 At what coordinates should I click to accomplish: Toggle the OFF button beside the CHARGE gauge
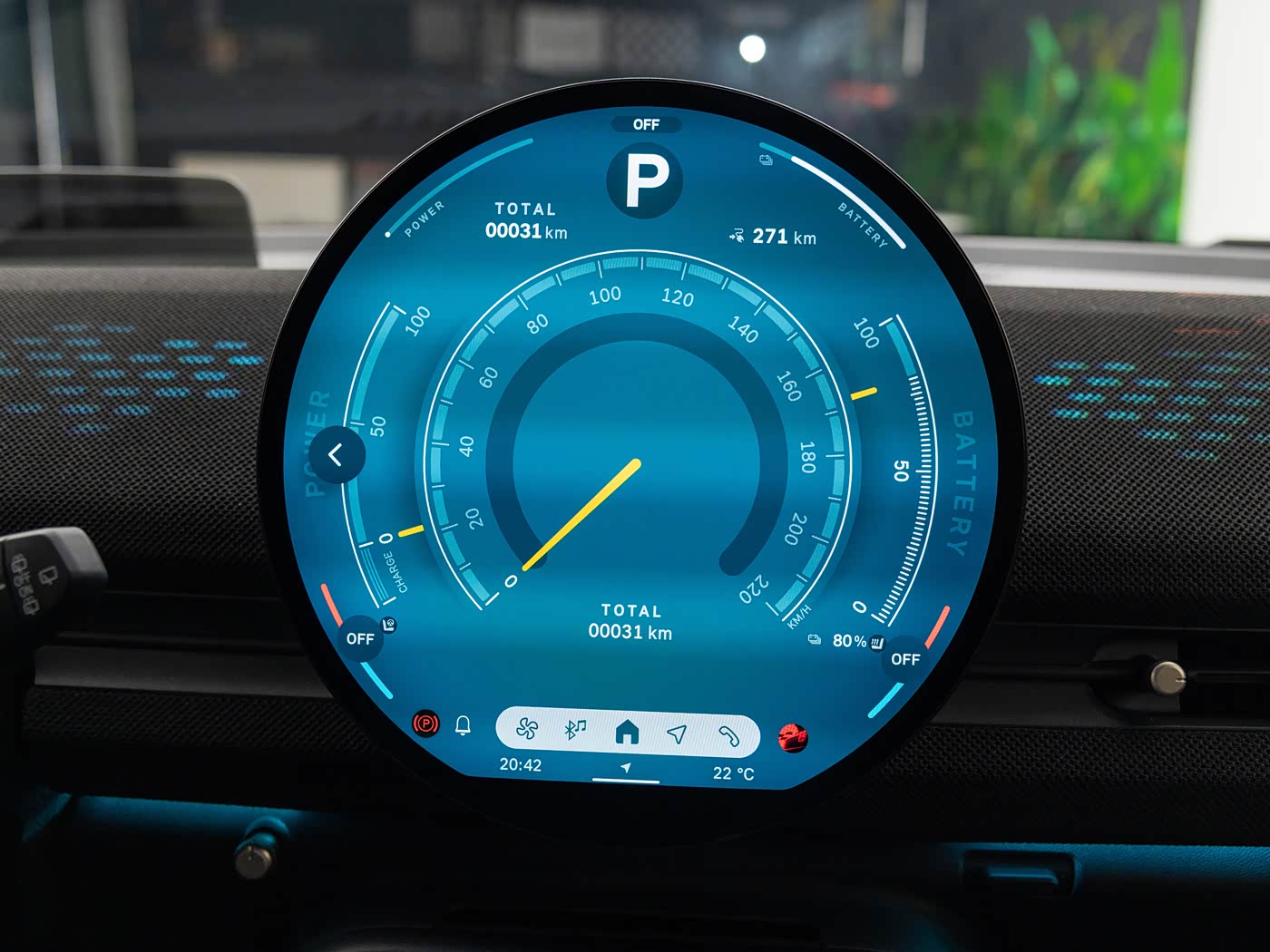click(360, 639)
